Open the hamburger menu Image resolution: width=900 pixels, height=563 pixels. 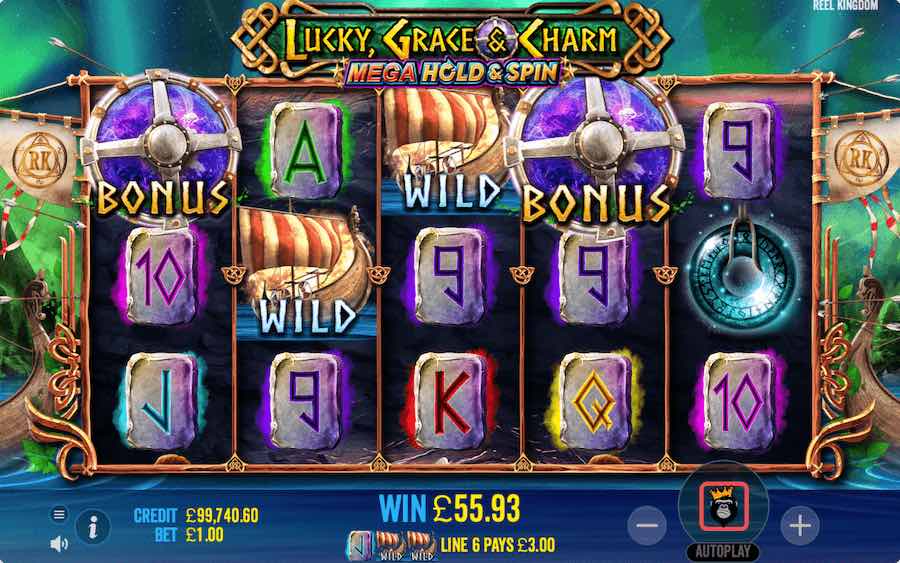(x=59, y=514)
